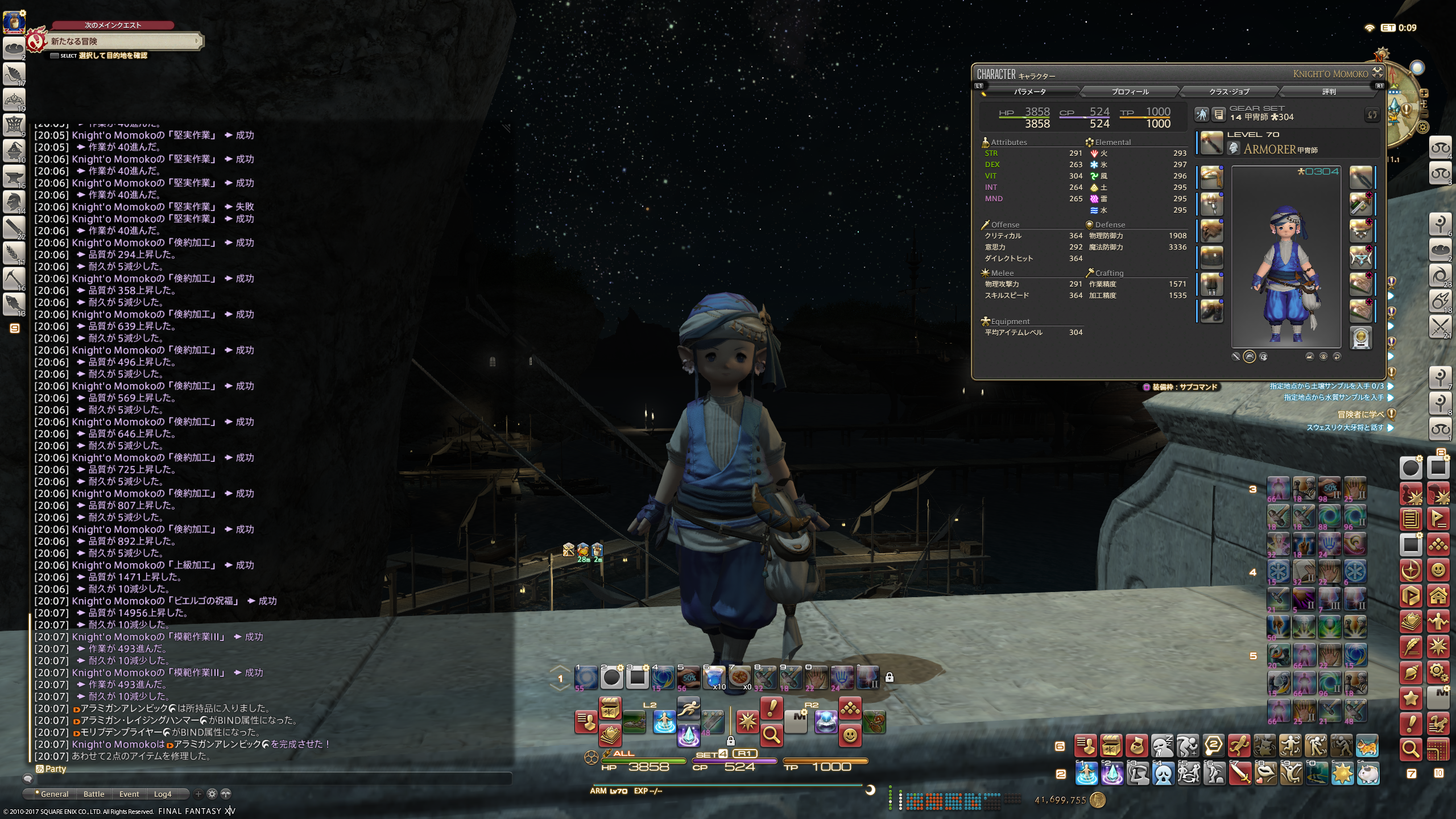
Task: Use the food dish hotbar item
Action: point(740,677)
